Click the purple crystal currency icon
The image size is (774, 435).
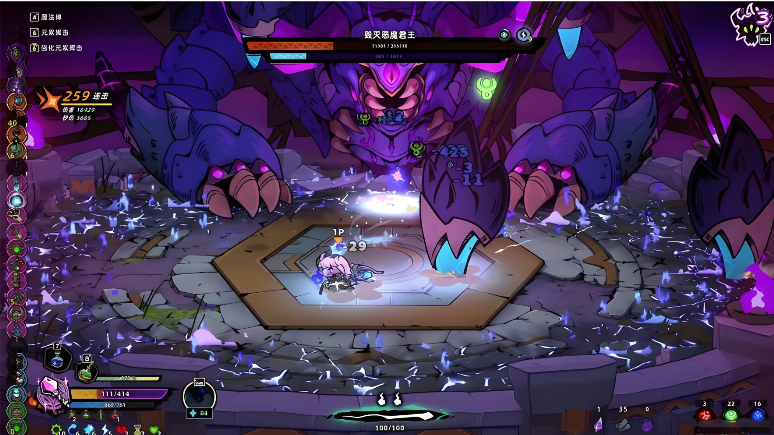point(599,423)
